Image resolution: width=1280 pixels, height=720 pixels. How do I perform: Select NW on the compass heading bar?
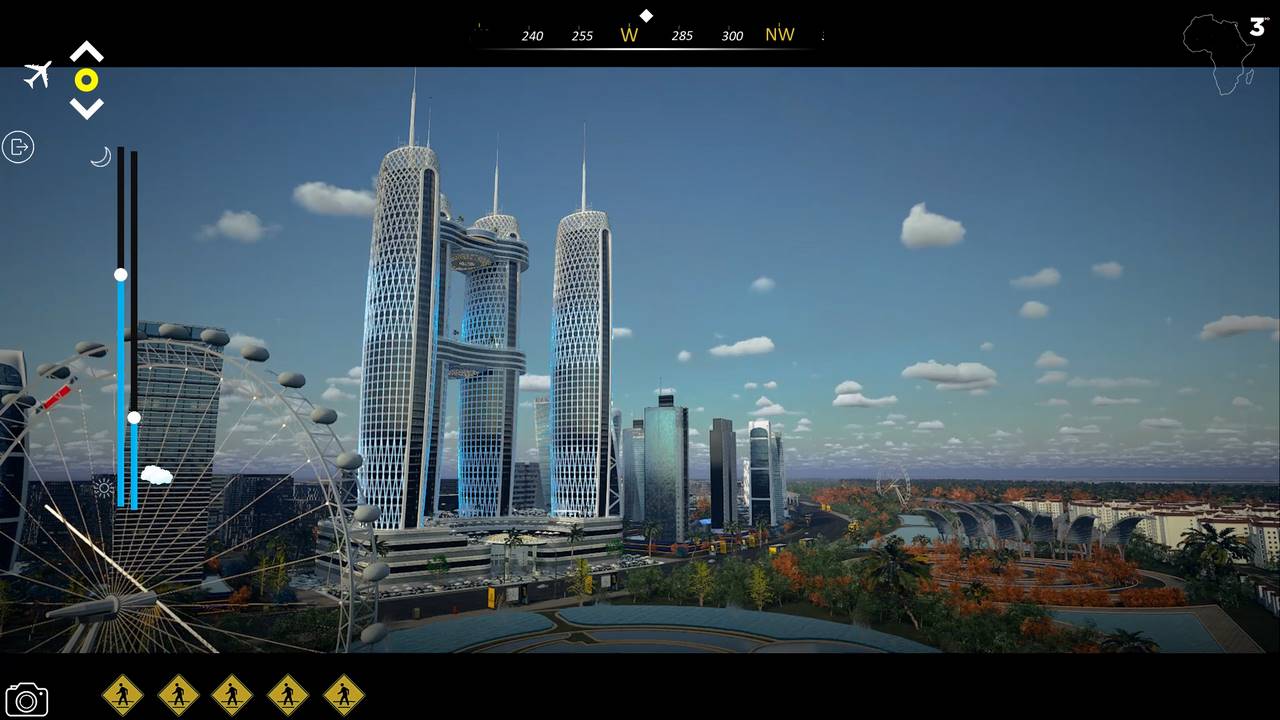point(780,34)
